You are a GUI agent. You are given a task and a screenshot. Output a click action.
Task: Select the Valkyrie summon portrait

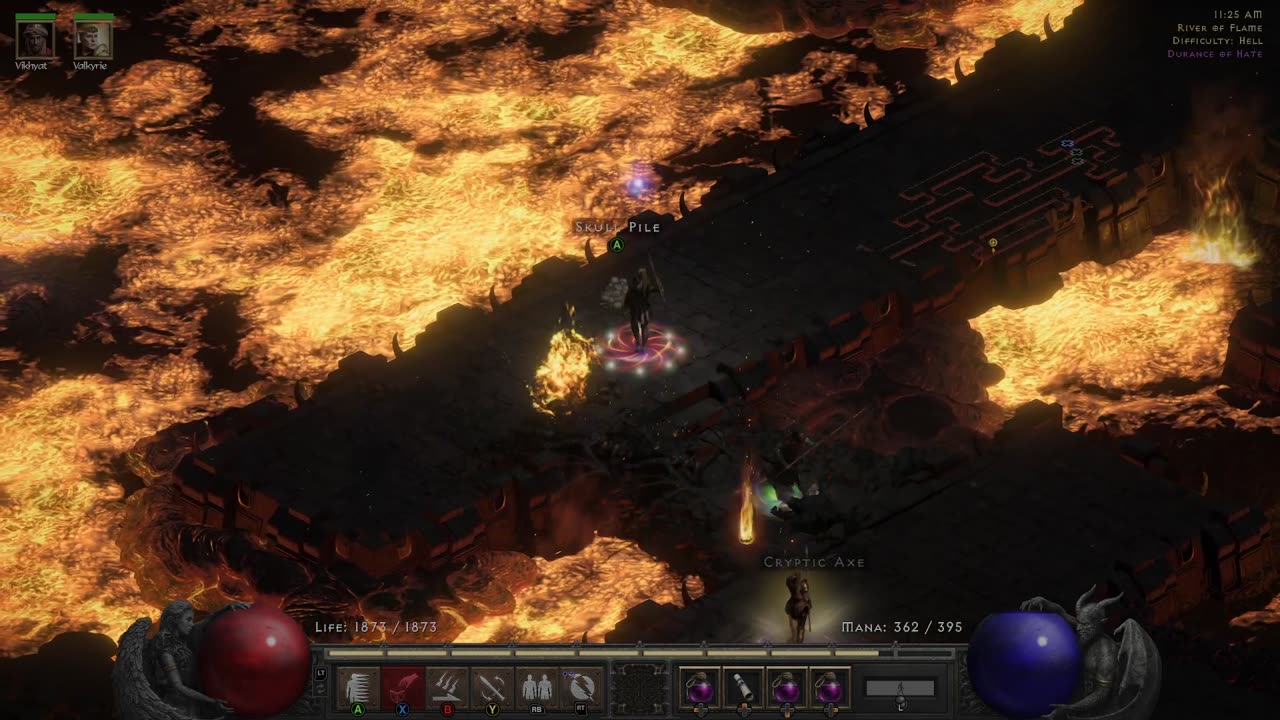[94, 39]
